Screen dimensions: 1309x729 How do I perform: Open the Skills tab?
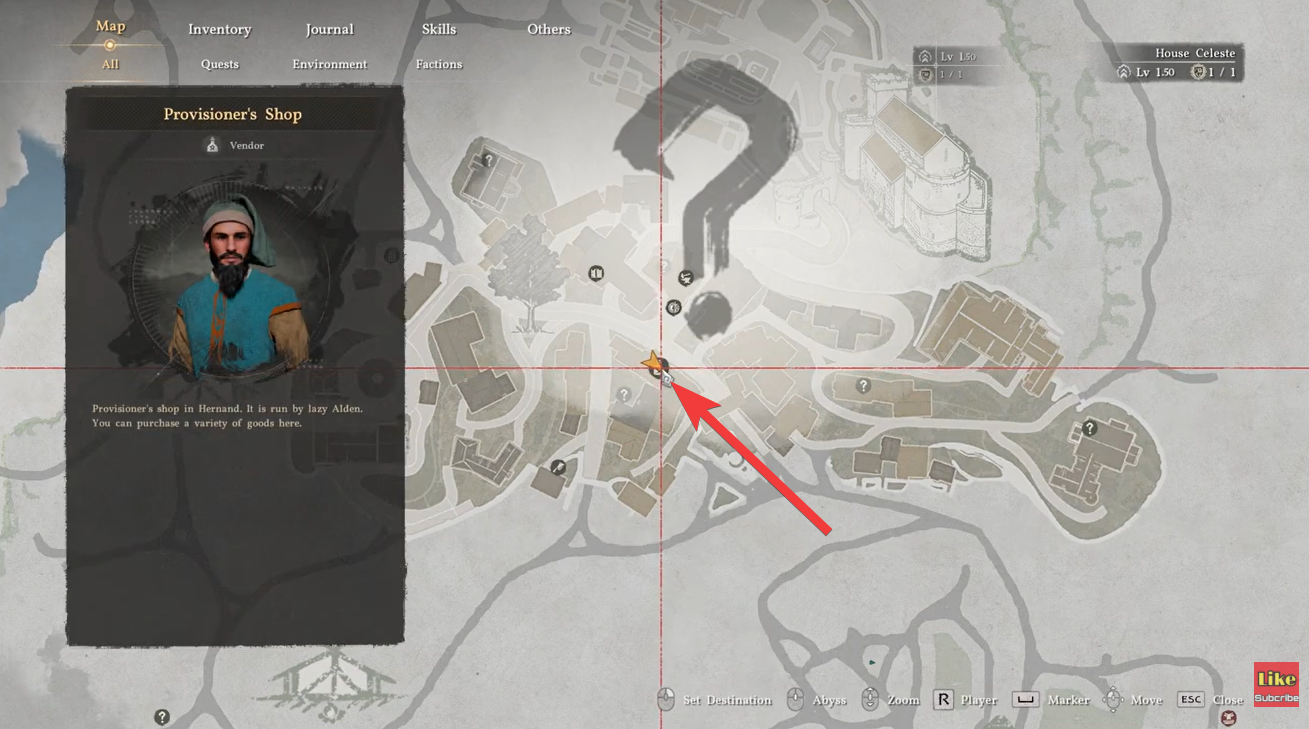click(438, 29)
